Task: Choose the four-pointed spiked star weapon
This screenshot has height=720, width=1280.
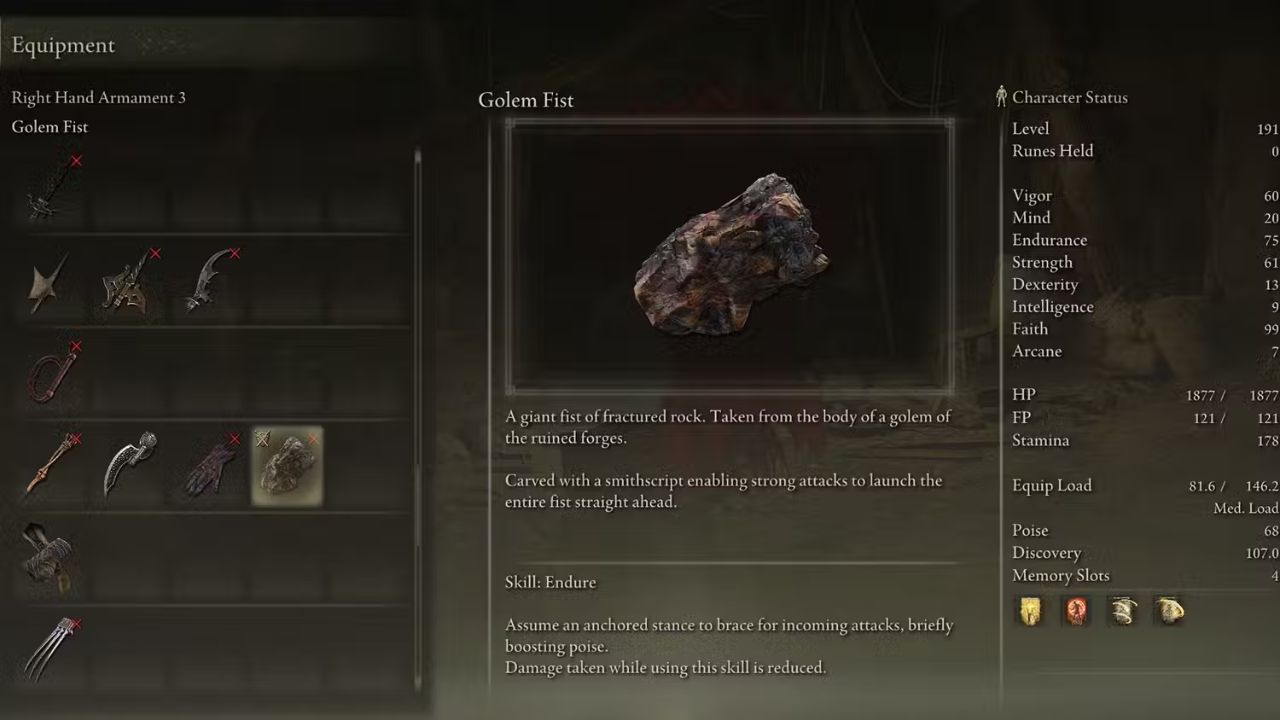Action: (x=48, y=282)
